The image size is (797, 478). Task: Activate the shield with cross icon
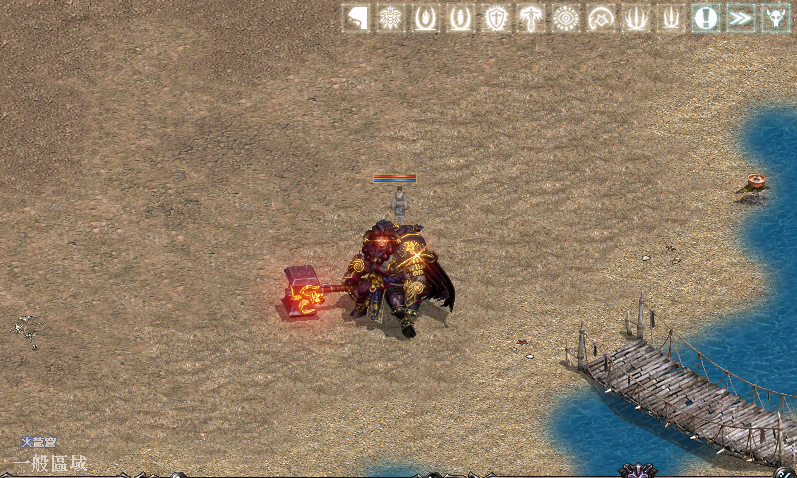click(496, 18)
